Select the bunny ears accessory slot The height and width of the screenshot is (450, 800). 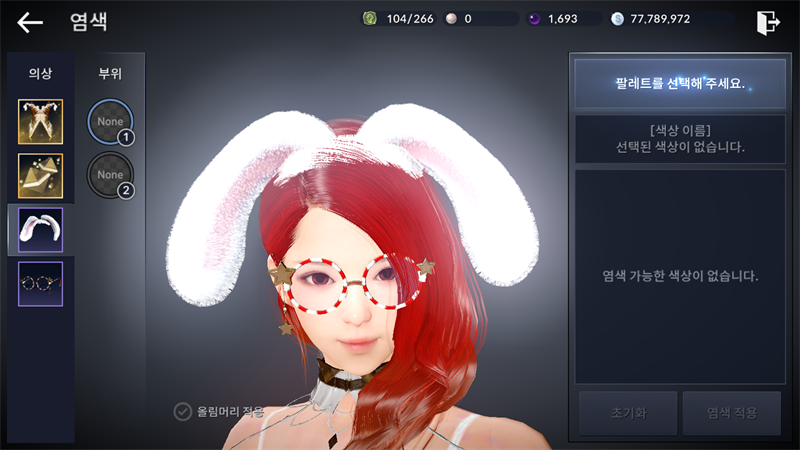click(40, 230)
